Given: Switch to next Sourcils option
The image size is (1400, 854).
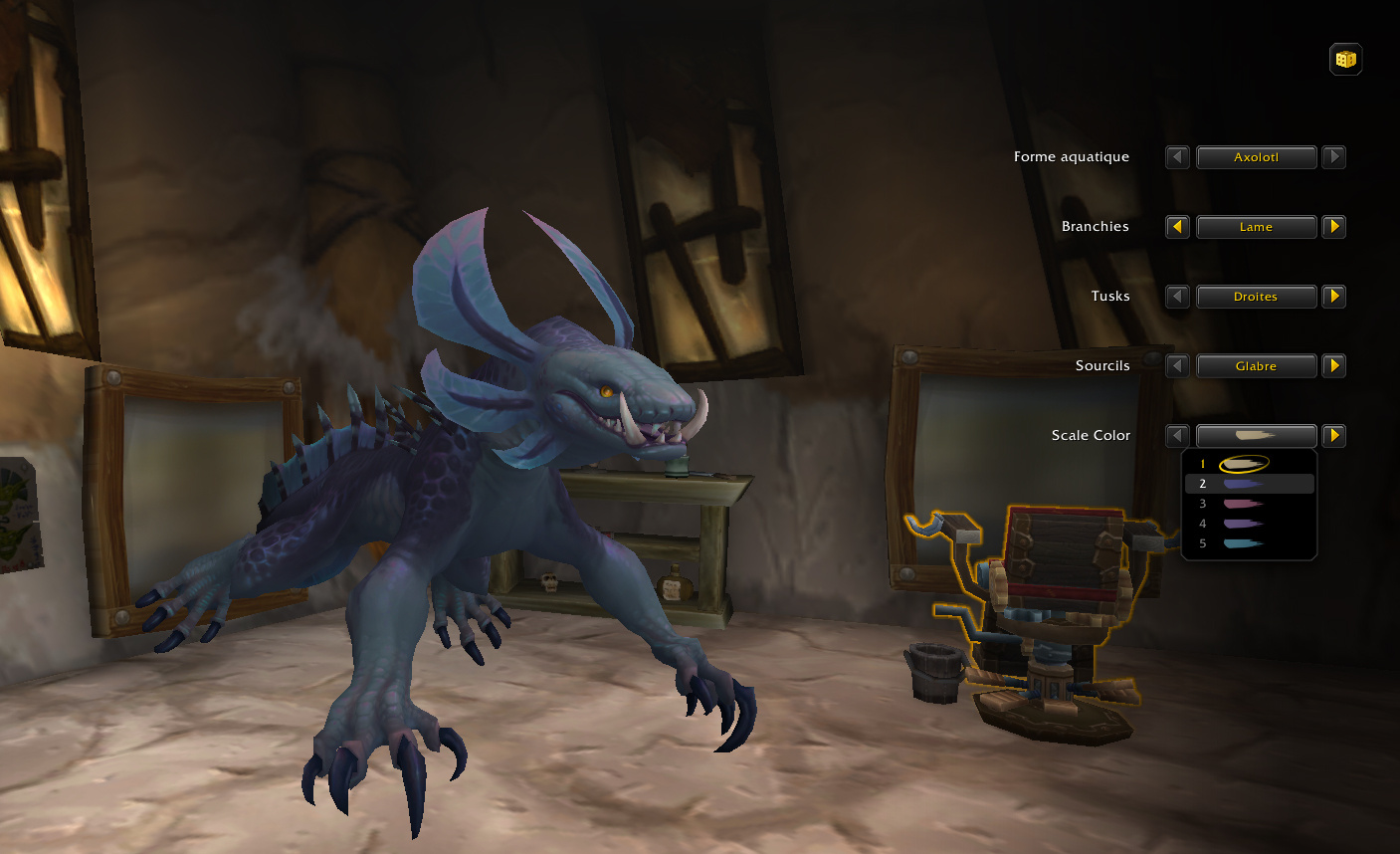Looking at the screenshot, I should point(1334,366).
